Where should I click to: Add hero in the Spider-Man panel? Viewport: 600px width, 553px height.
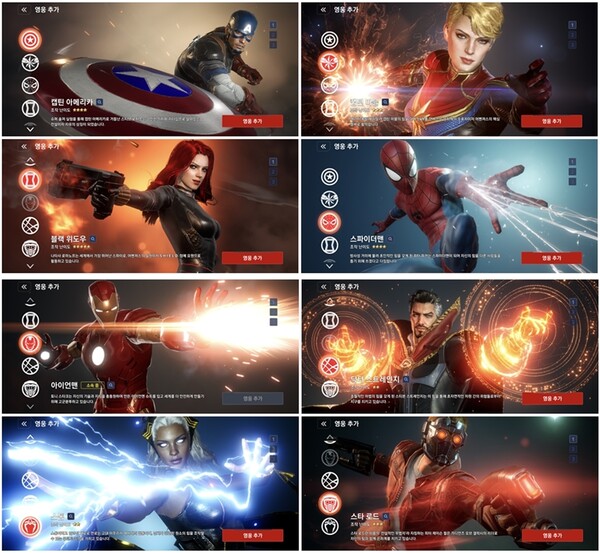[551, 257]
